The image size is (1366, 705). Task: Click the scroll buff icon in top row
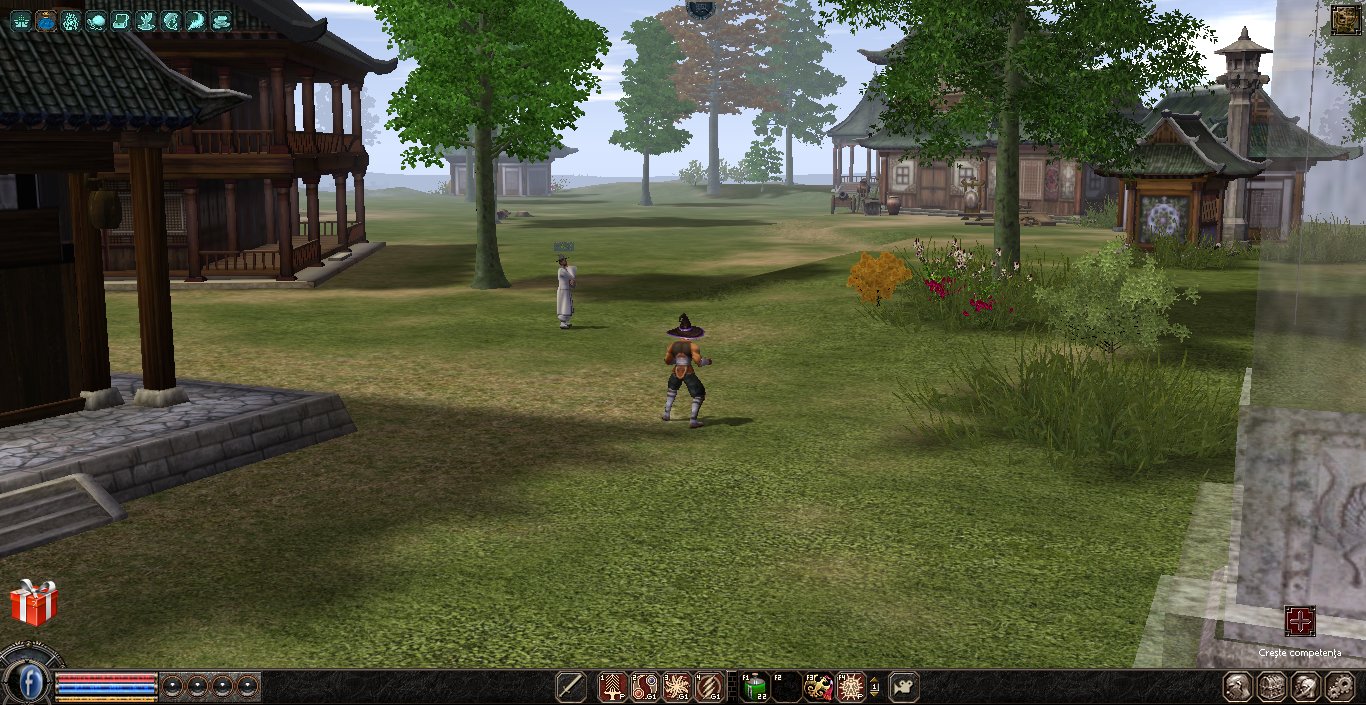(121, 20)
